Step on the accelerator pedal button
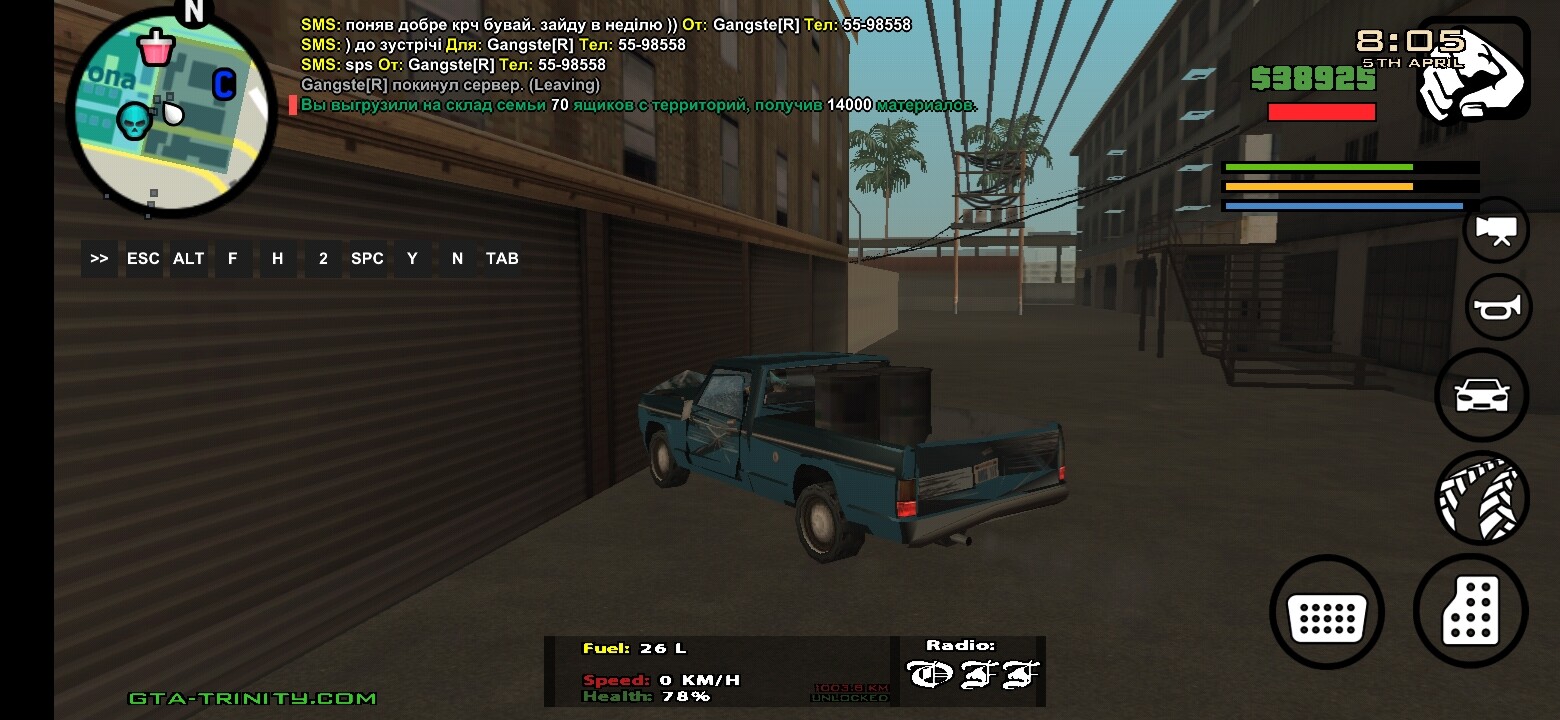The width and height of the screenshot is (1560, 720). click(1470, 611)
